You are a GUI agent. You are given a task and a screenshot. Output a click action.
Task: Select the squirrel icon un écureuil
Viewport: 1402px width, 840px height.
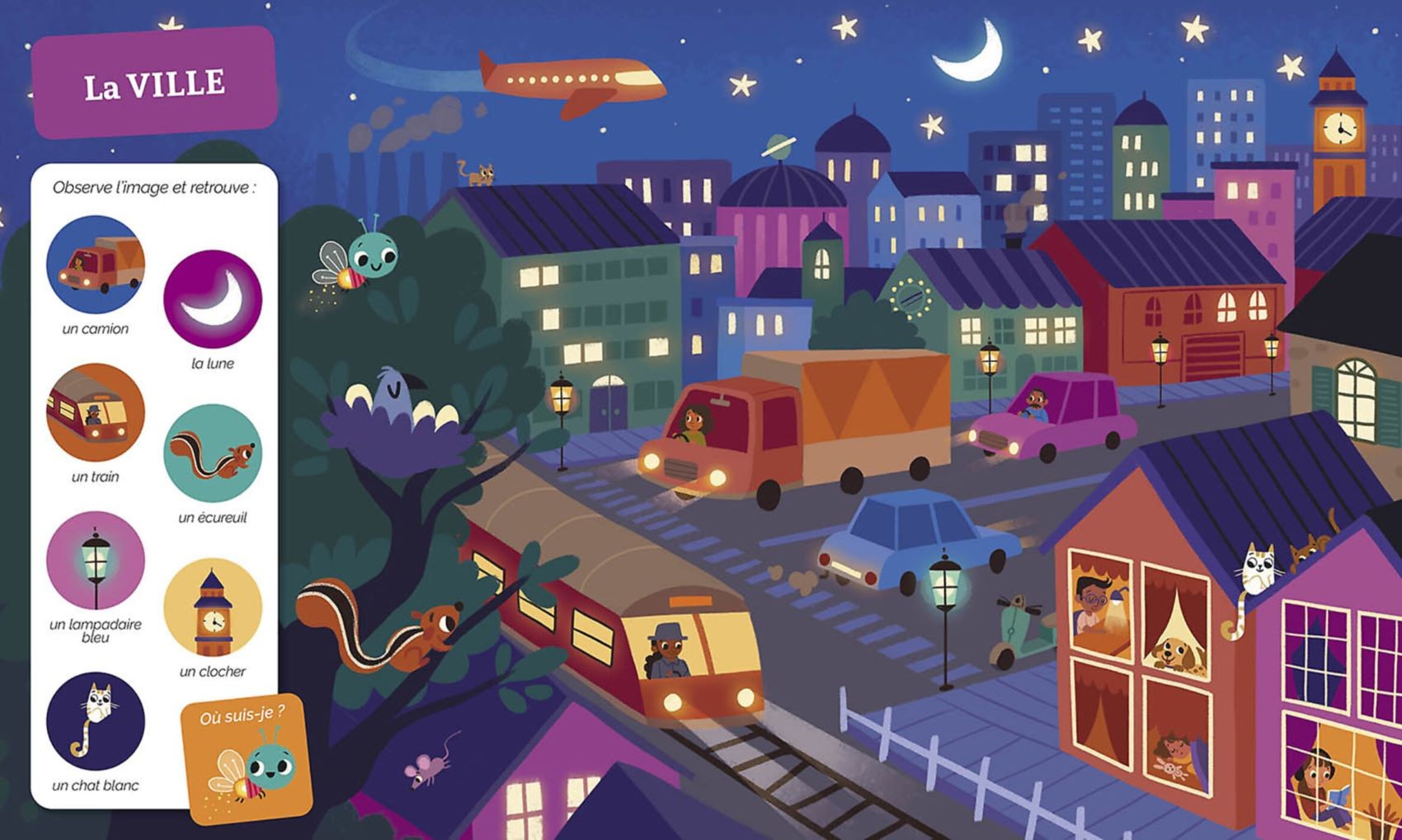(x=213, y=453)
